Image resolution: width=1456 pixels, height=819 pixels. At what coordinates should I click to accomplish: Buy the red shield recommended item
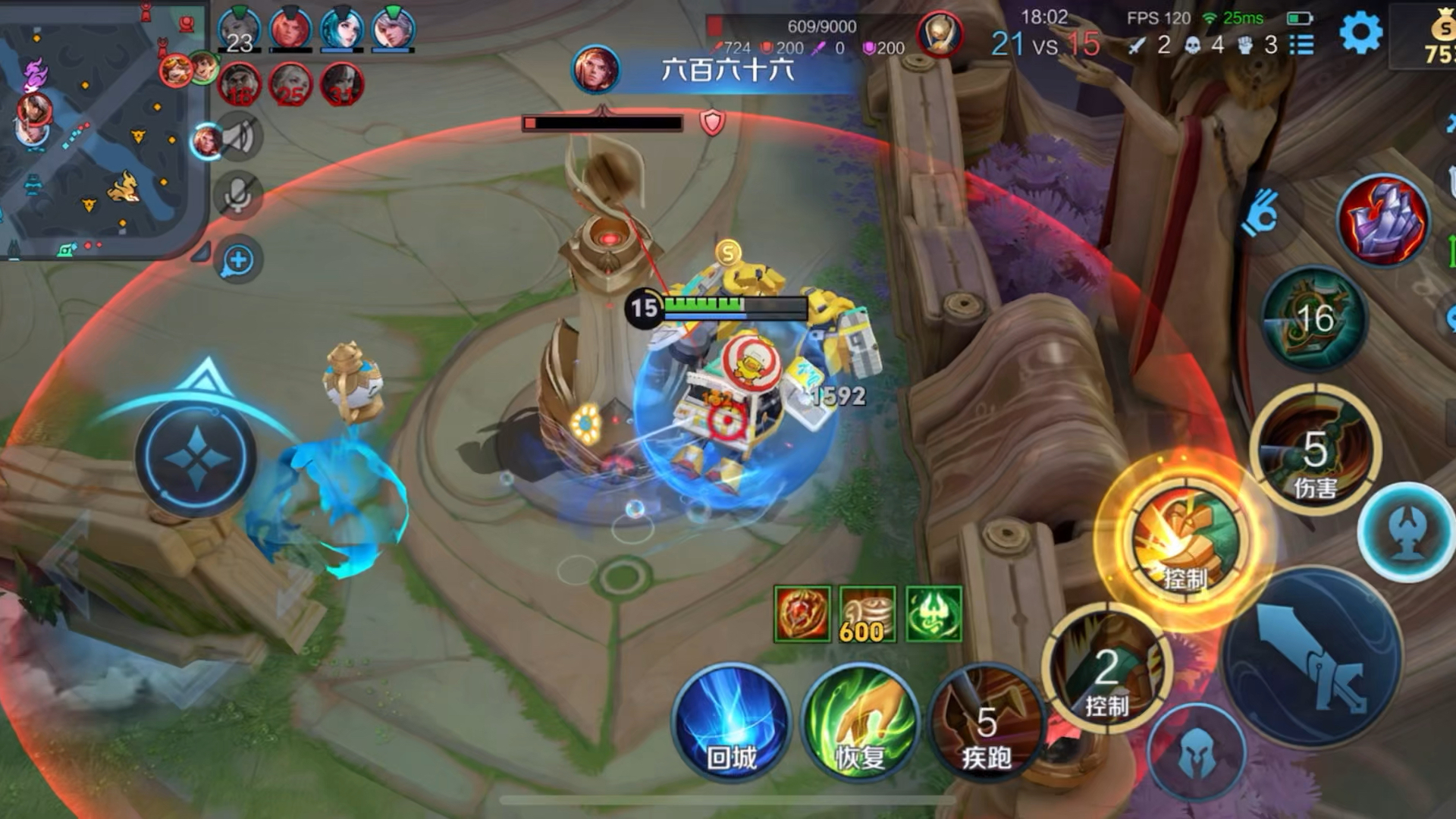pos(802,614)
